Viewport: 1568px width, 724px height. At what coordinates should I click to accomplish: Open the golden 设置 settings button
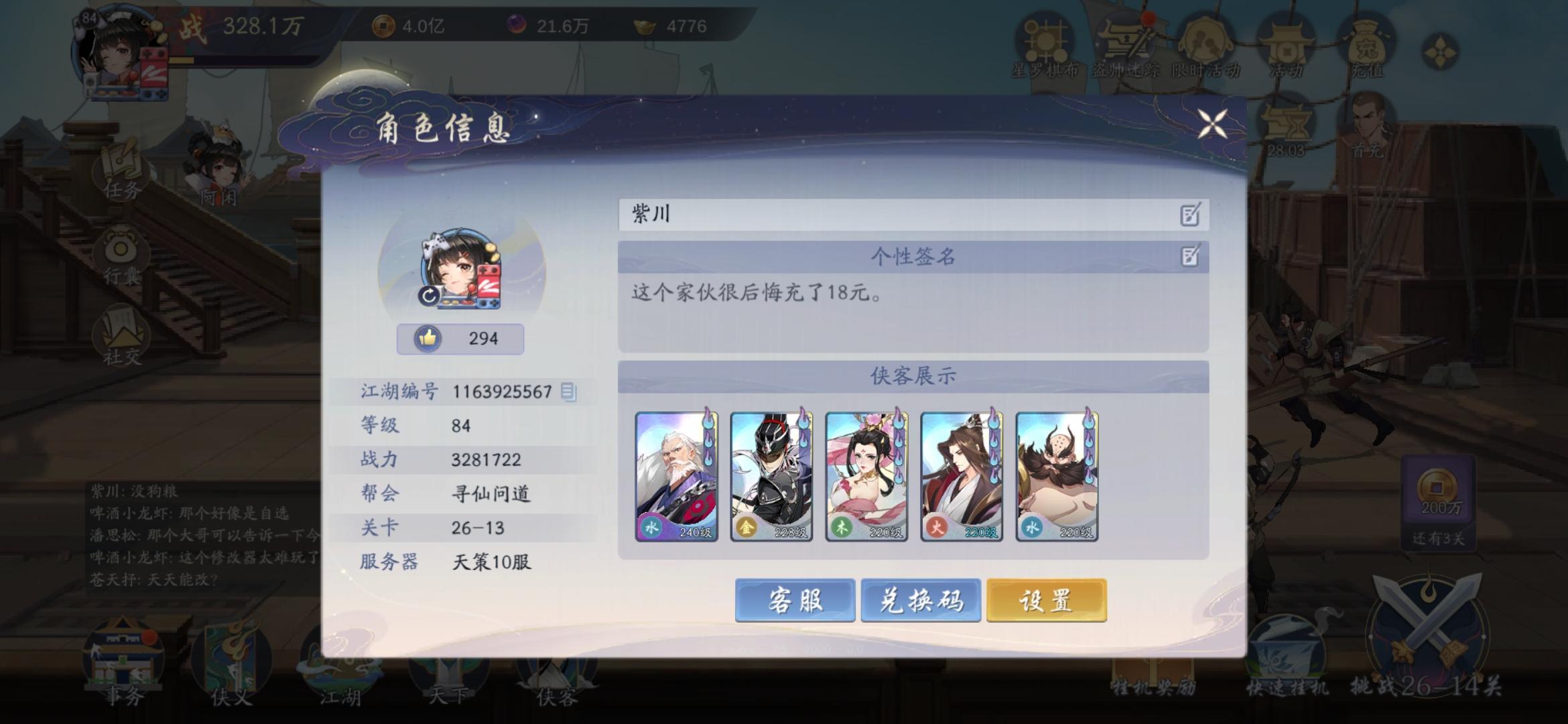tap(1047, 601)
